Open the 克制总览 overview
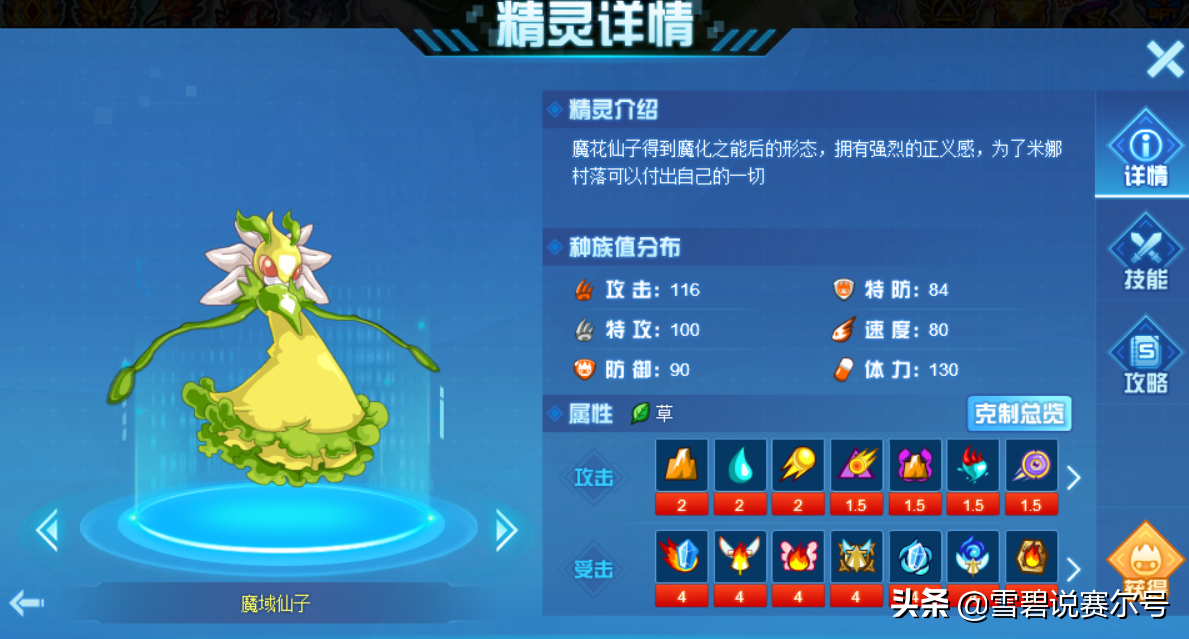This screenshot has height=639, width=1189. tap(1019, 413)
